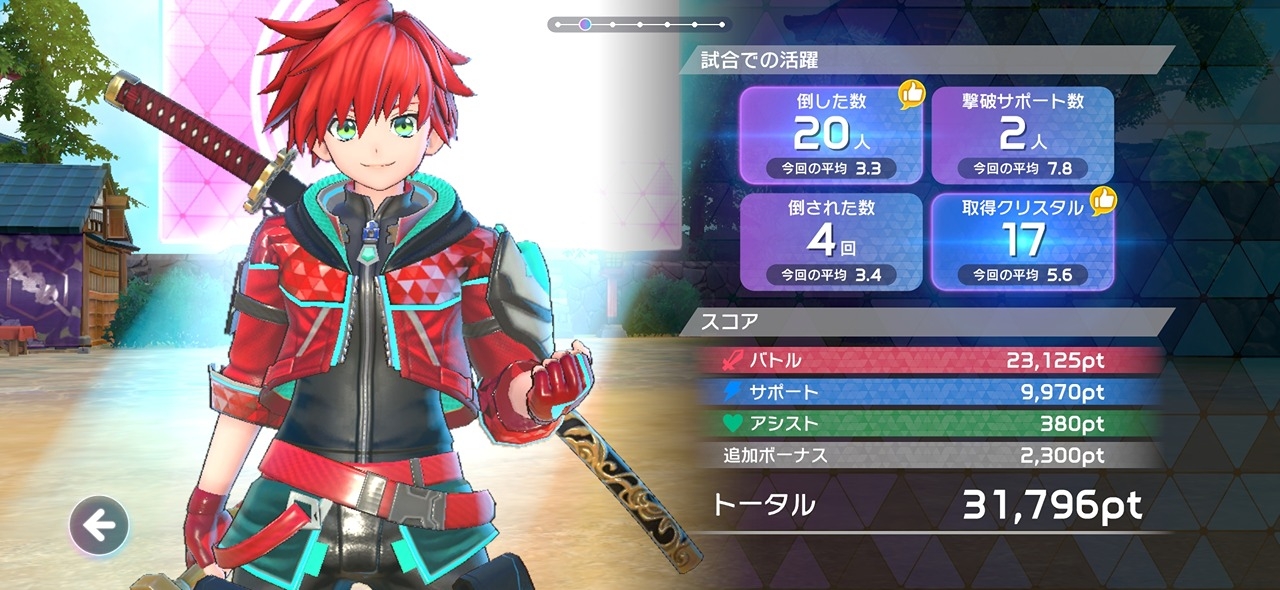The height and width of the screenshot is (590, 1280).
Task: Select the highlighted purple page indicator dot
Action: click(585, 24)
